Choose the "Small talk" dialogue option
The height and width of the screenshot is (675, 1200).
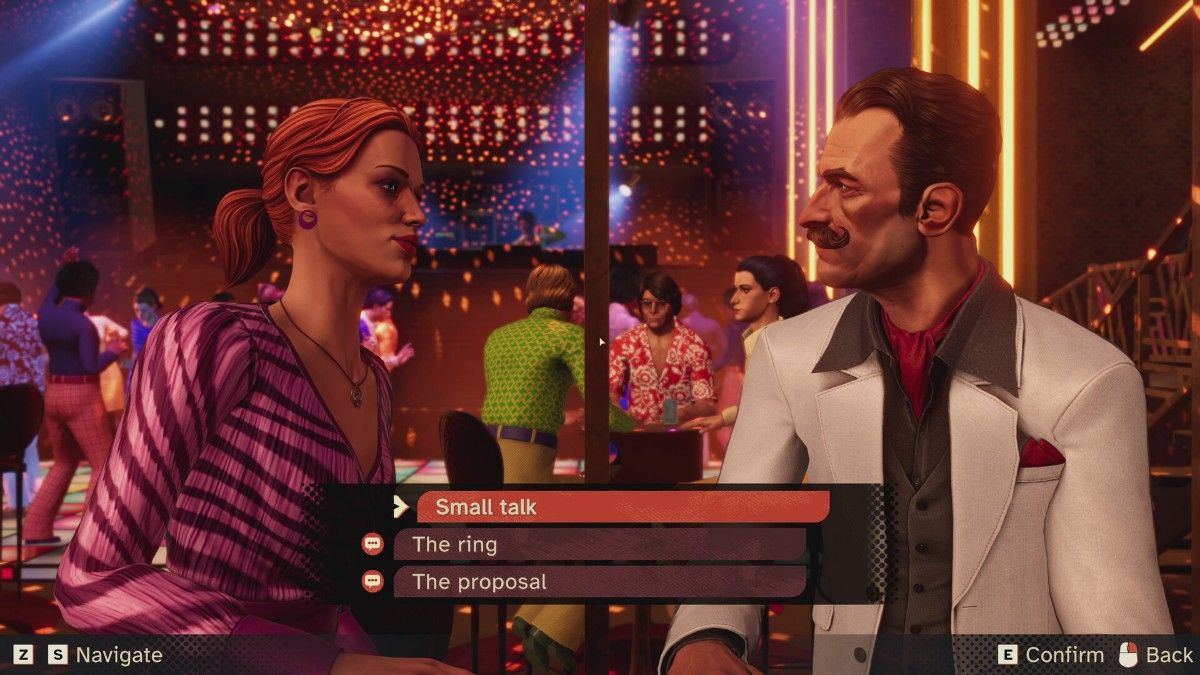pos(622,507)
